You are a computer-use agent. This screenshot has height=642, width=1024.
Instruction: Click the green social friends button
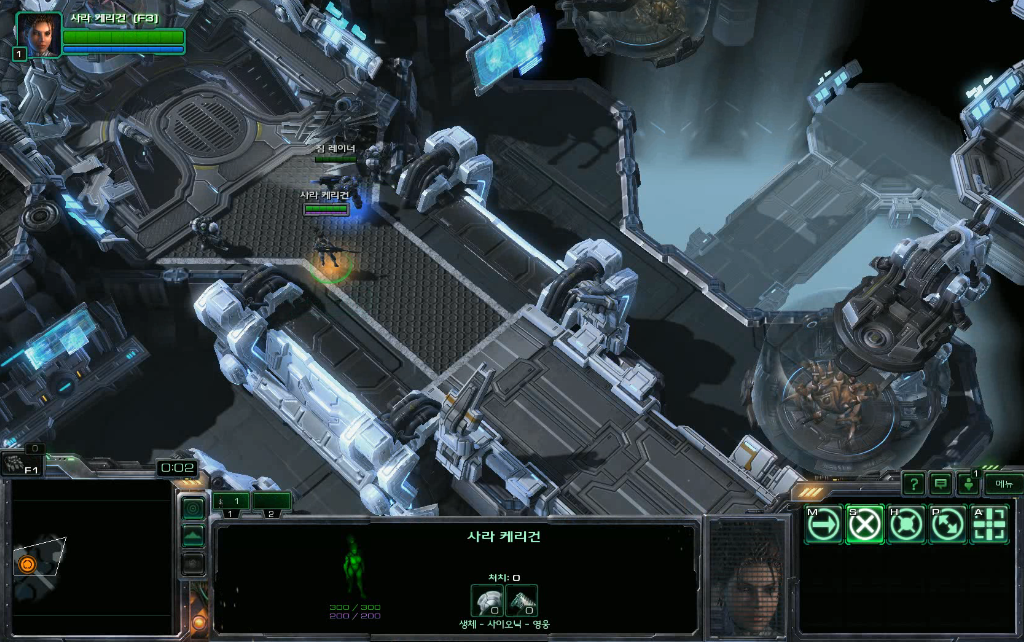969,485
